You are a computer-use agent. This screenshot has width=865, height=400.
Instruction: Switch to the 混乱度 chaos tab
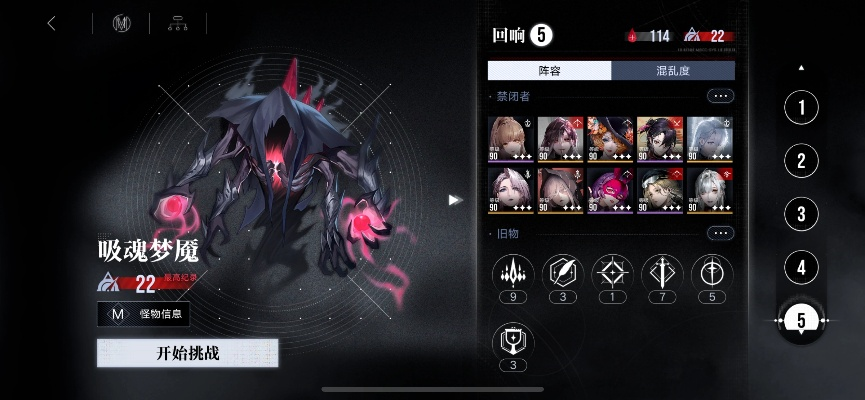click(x=673, y=70)
